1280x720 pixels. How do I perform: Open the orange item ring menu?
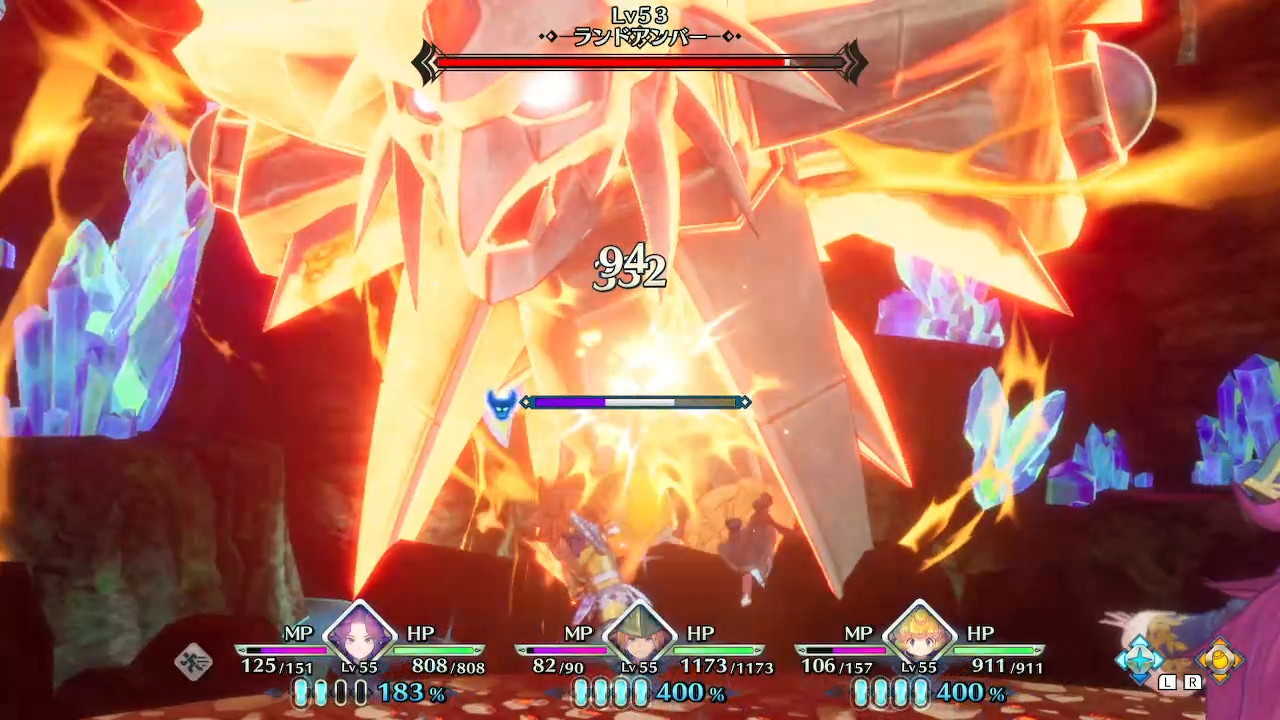click(x=1219, y=659)
